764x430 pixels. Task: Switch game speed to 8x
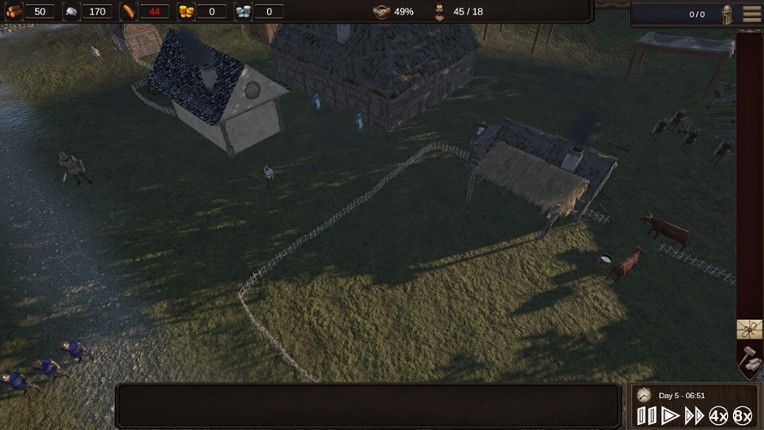coord(742,416)
